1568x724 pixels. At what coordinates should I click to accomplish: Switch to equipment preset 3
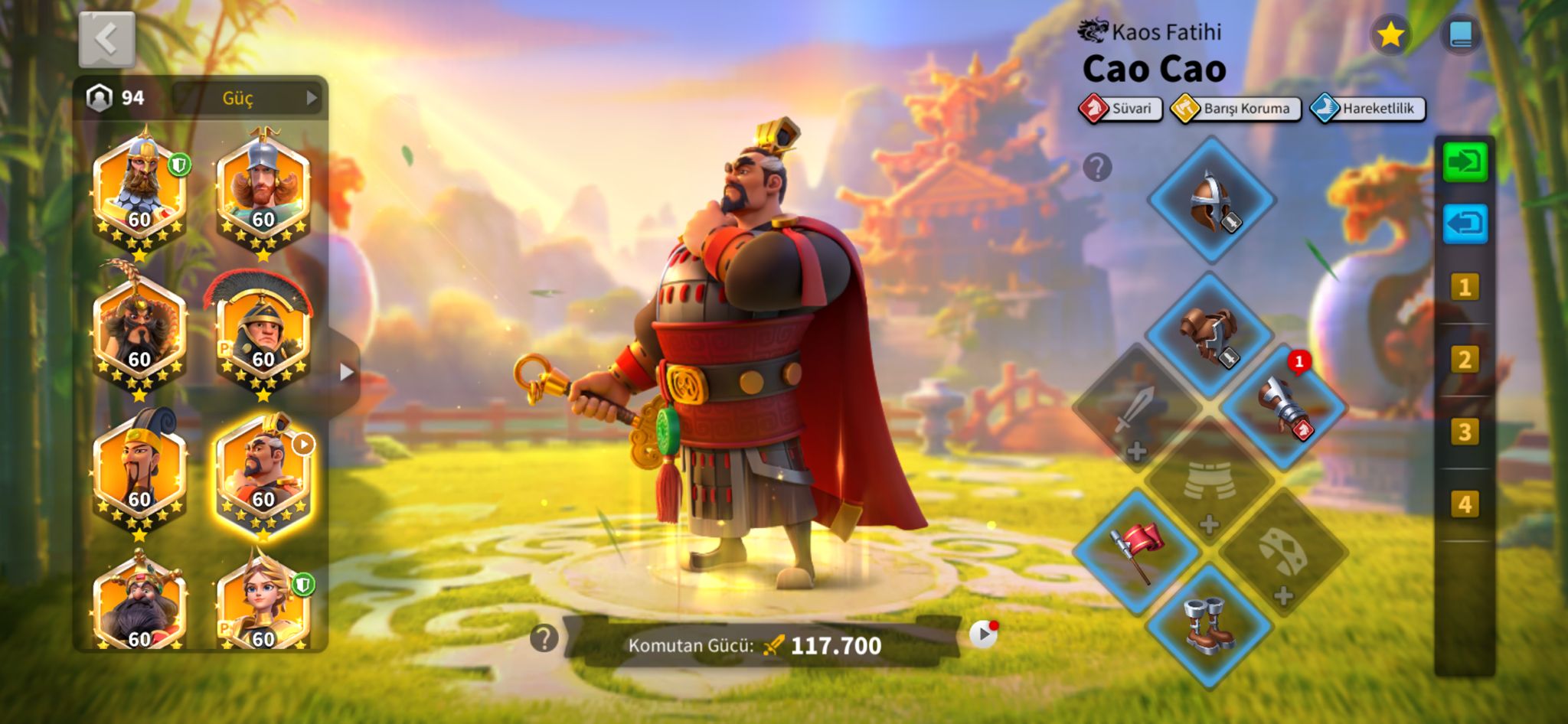point(1464,432)
